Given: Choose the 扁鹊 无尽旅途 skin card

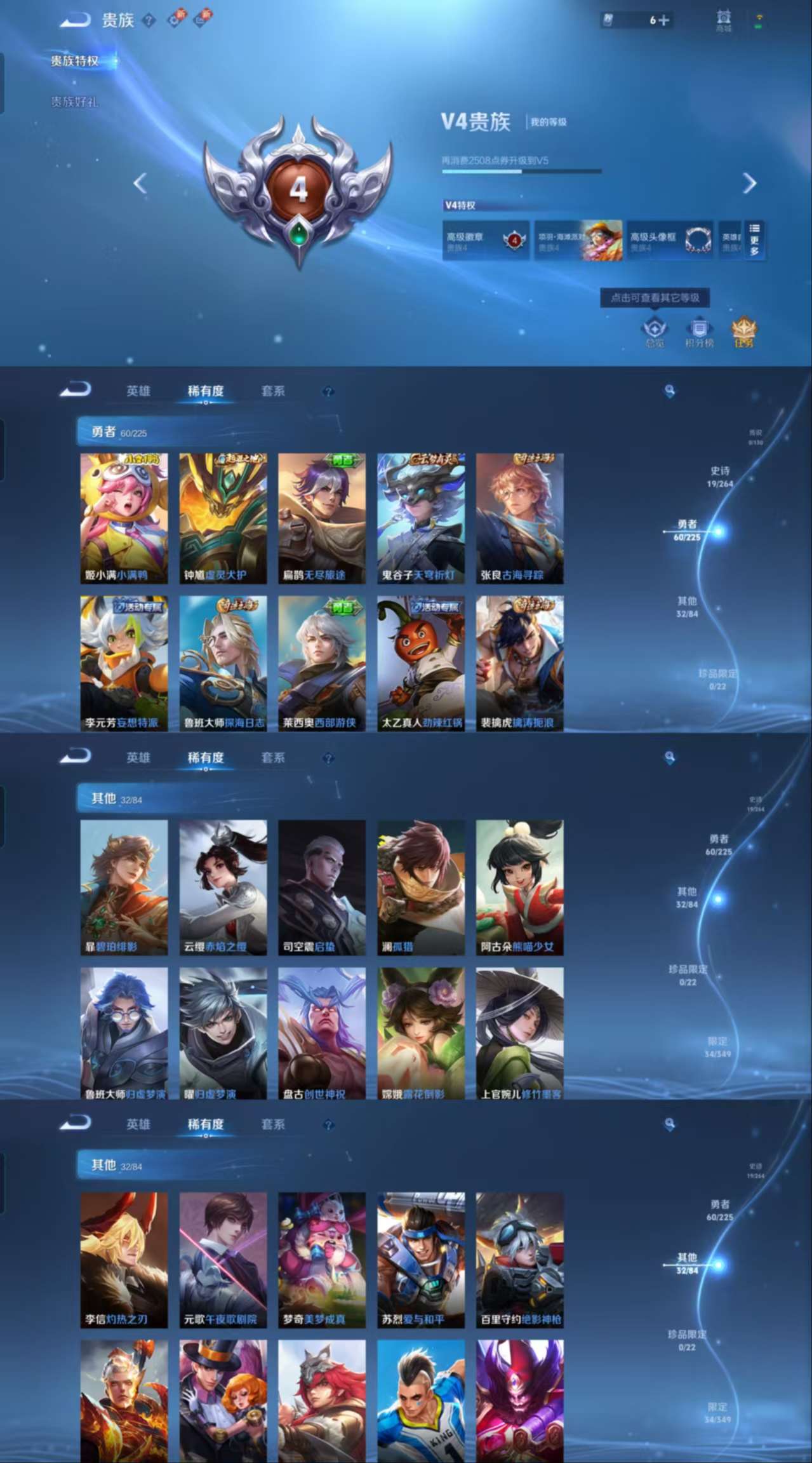Looking at the screenshot, I should tap(322, 518).
